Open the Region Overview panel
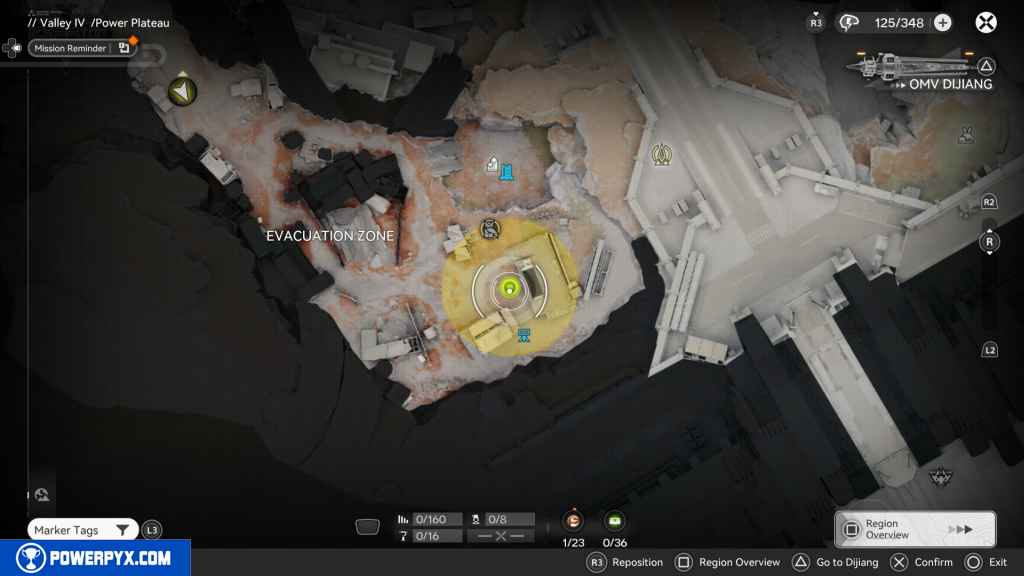The width and height of the screenshot is (1024, 576). pyautogui.click(x=915, y=529)
